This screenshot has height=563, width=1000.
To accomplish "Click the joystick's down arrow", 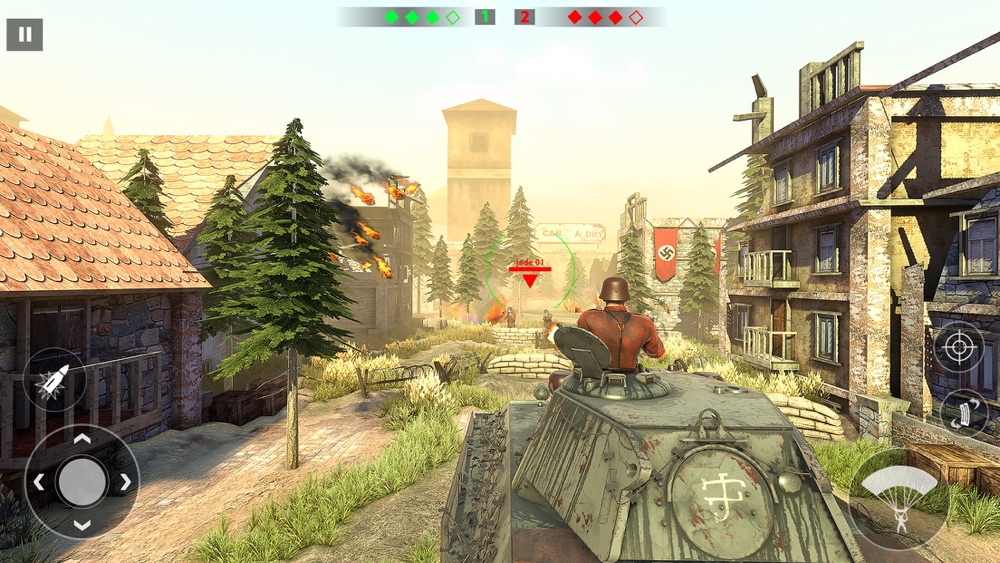I will coord(82,525).
